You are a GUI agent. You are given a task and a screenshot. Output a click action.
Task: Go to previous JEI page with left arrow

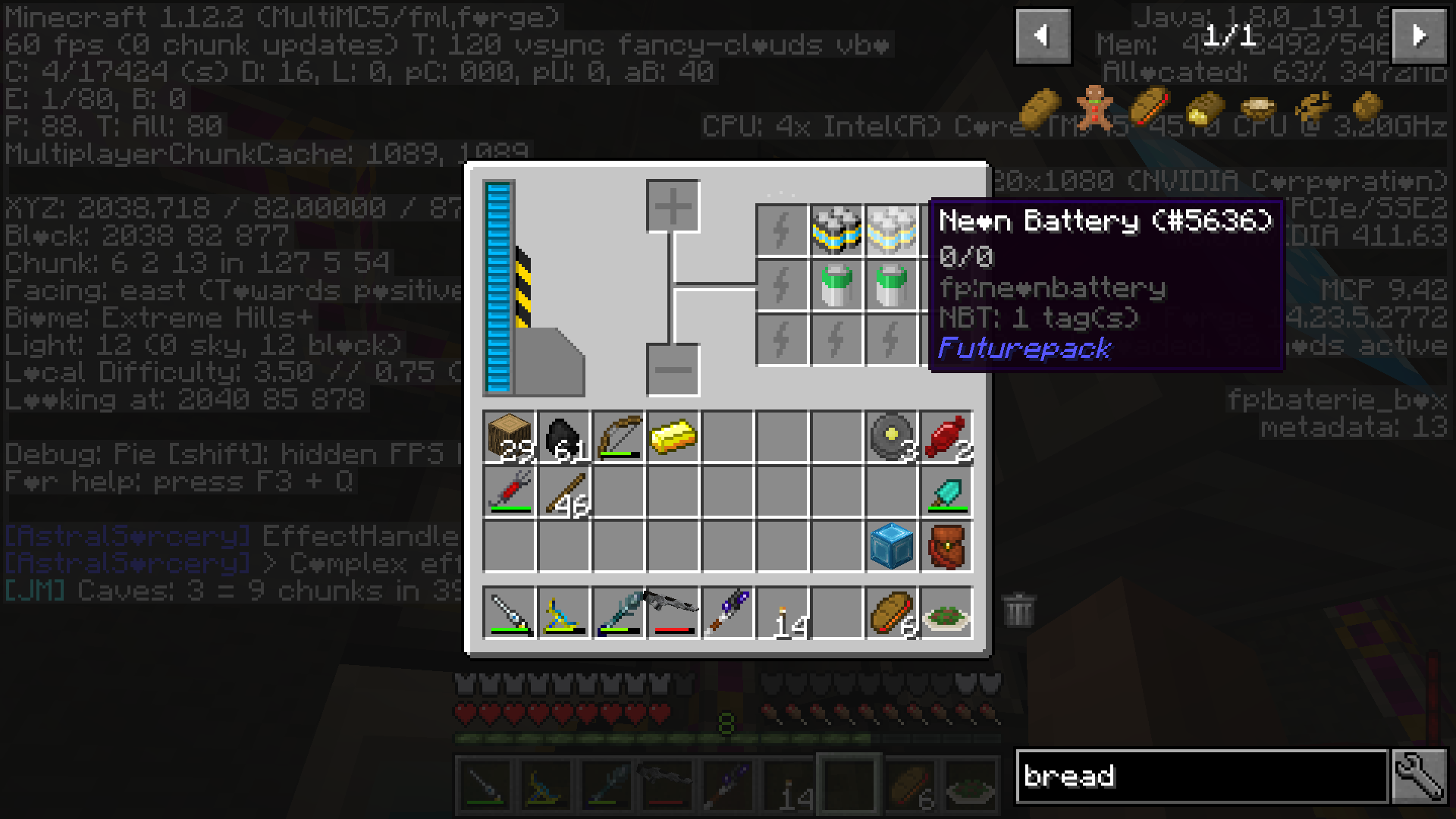click(x=1043, y=36)
